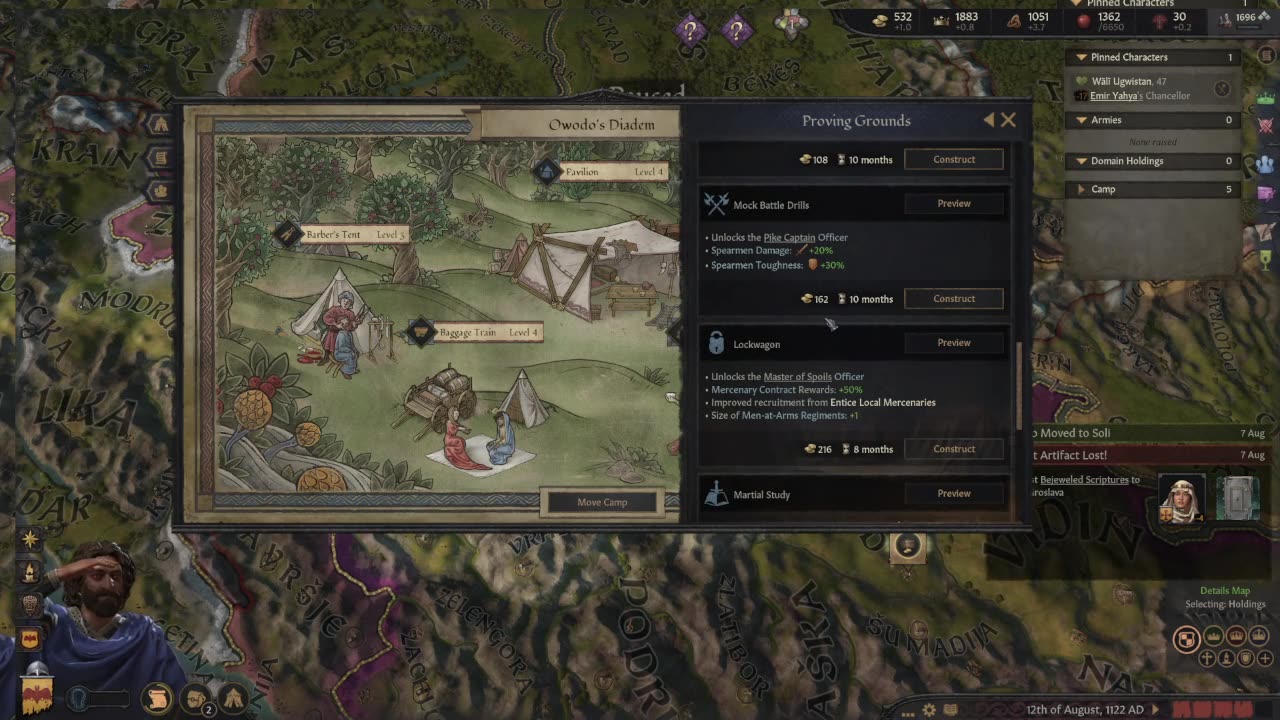Go back with the arrow beside close
1280x720 pixels.
click(989, 120)
